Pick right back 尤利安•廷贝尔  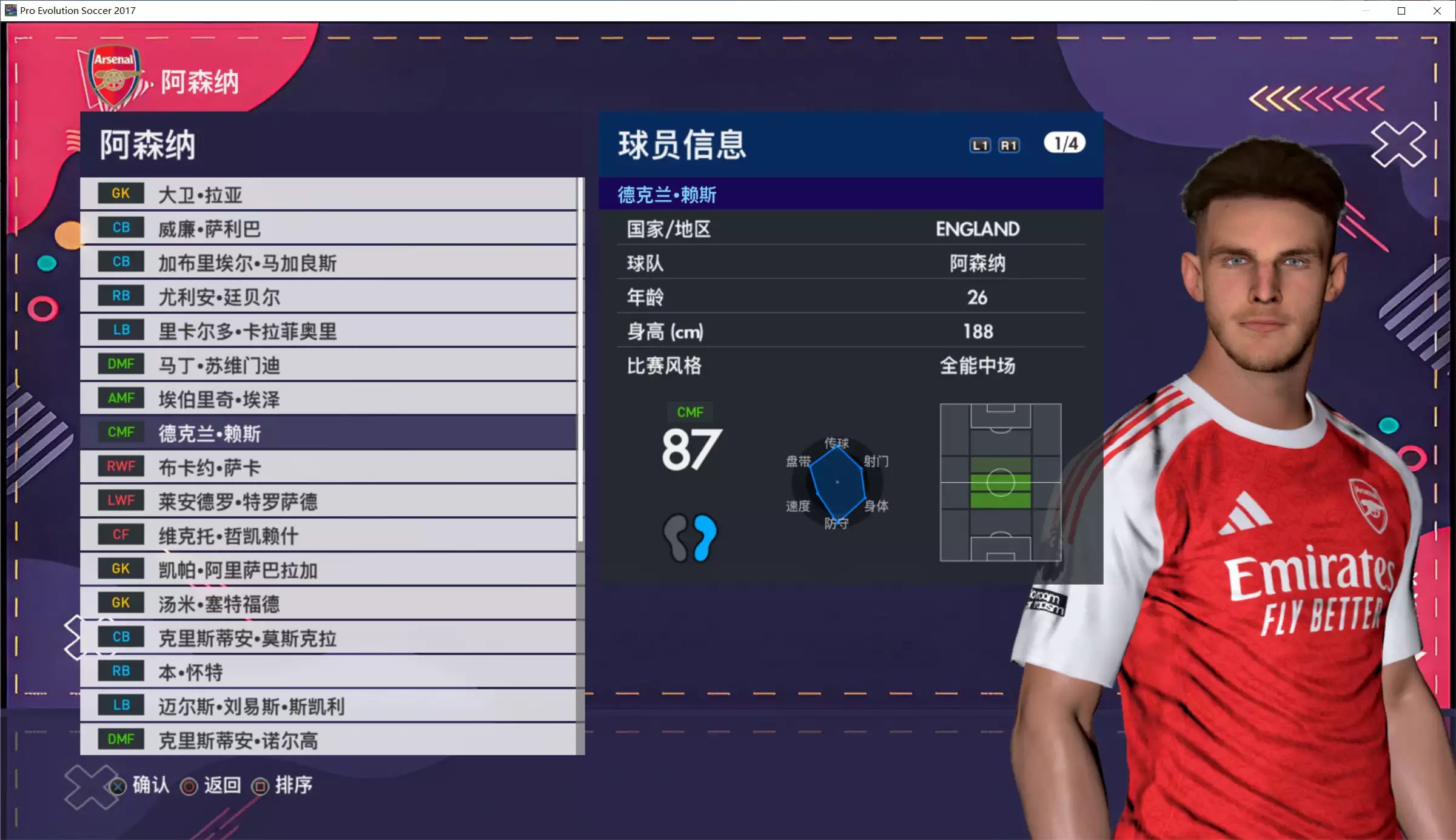click(327, 297)
